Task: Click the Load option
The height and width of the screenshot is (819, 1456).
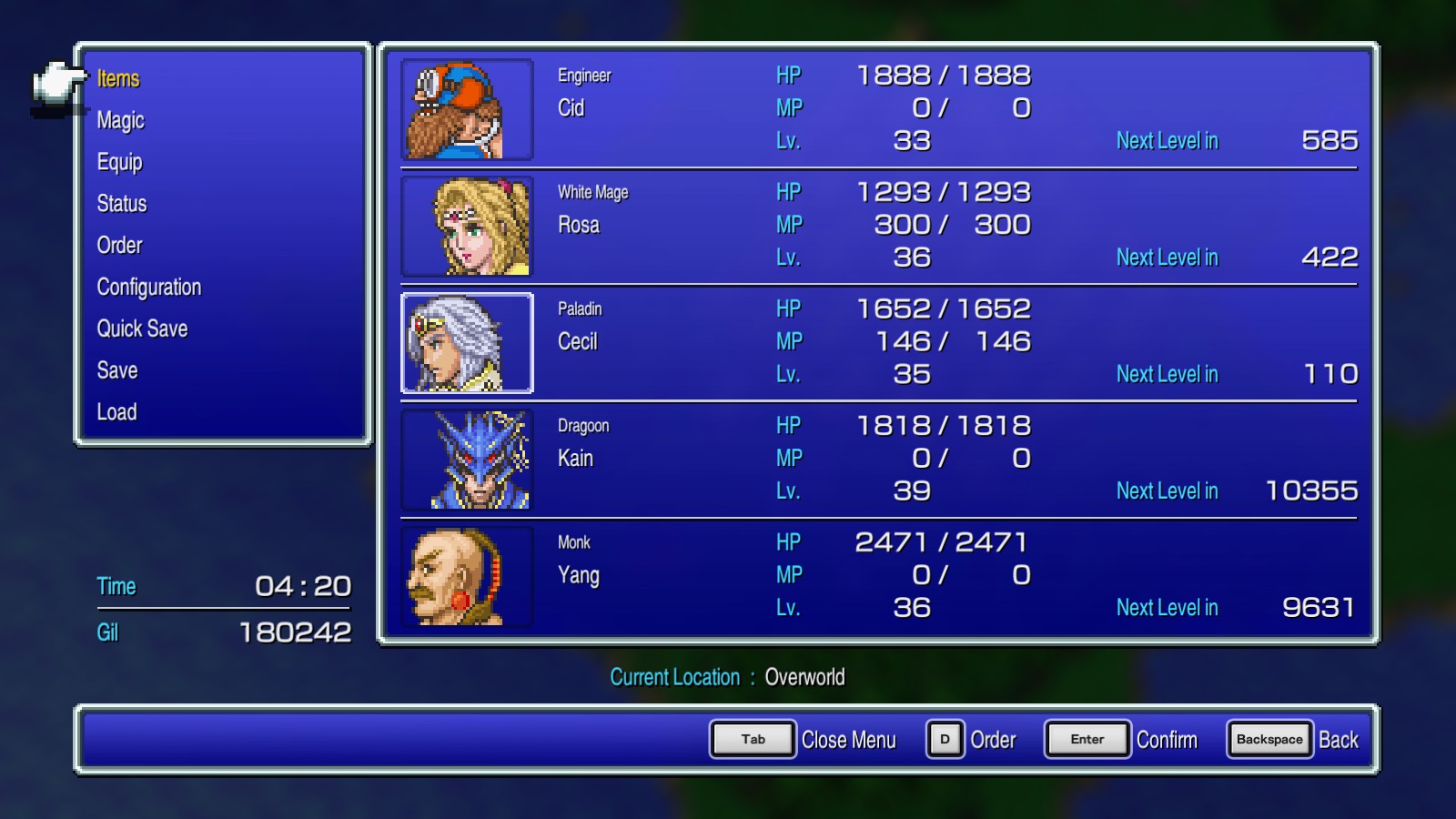Action: tap(116, 411)
